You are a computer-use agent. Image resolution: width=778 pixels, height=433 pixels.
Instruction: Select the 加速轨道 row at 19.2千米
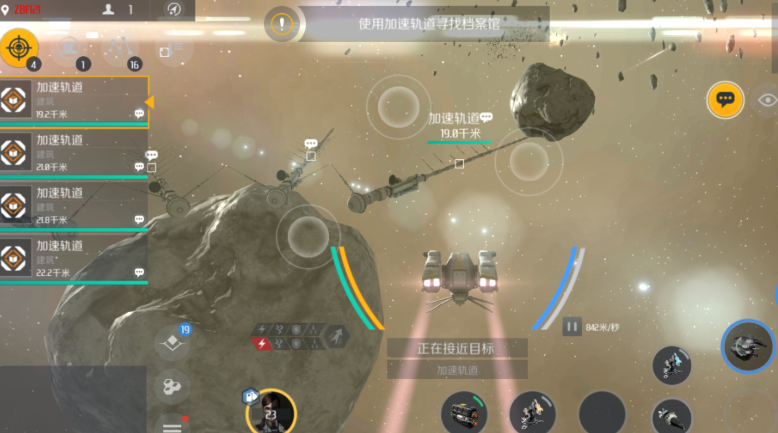[x=75, y=101]
